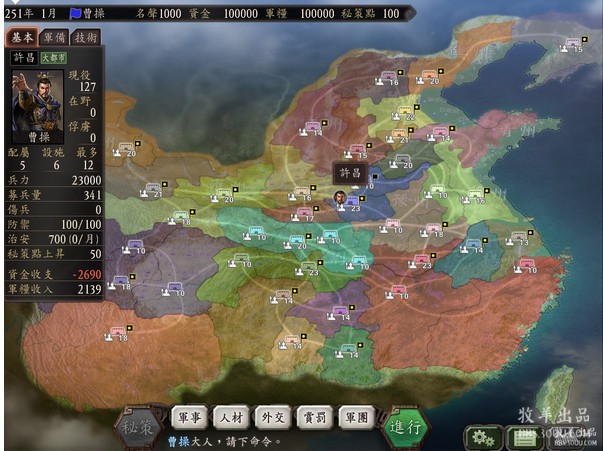
Task: Switch to the 軍備 (Armaments) tab
Action: 54,37
